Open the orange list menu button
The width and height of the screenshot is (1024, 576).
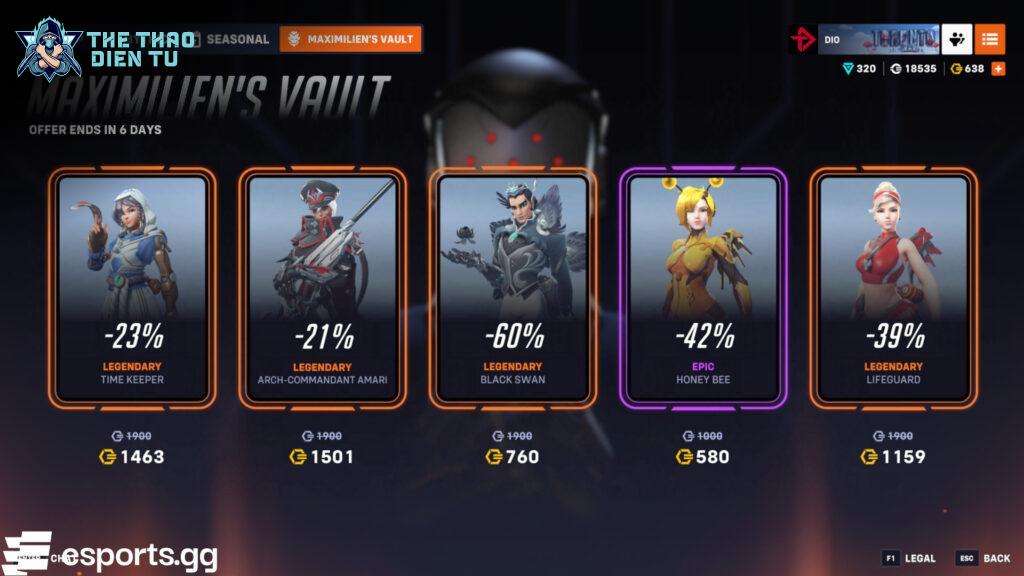tap(990, 39)
